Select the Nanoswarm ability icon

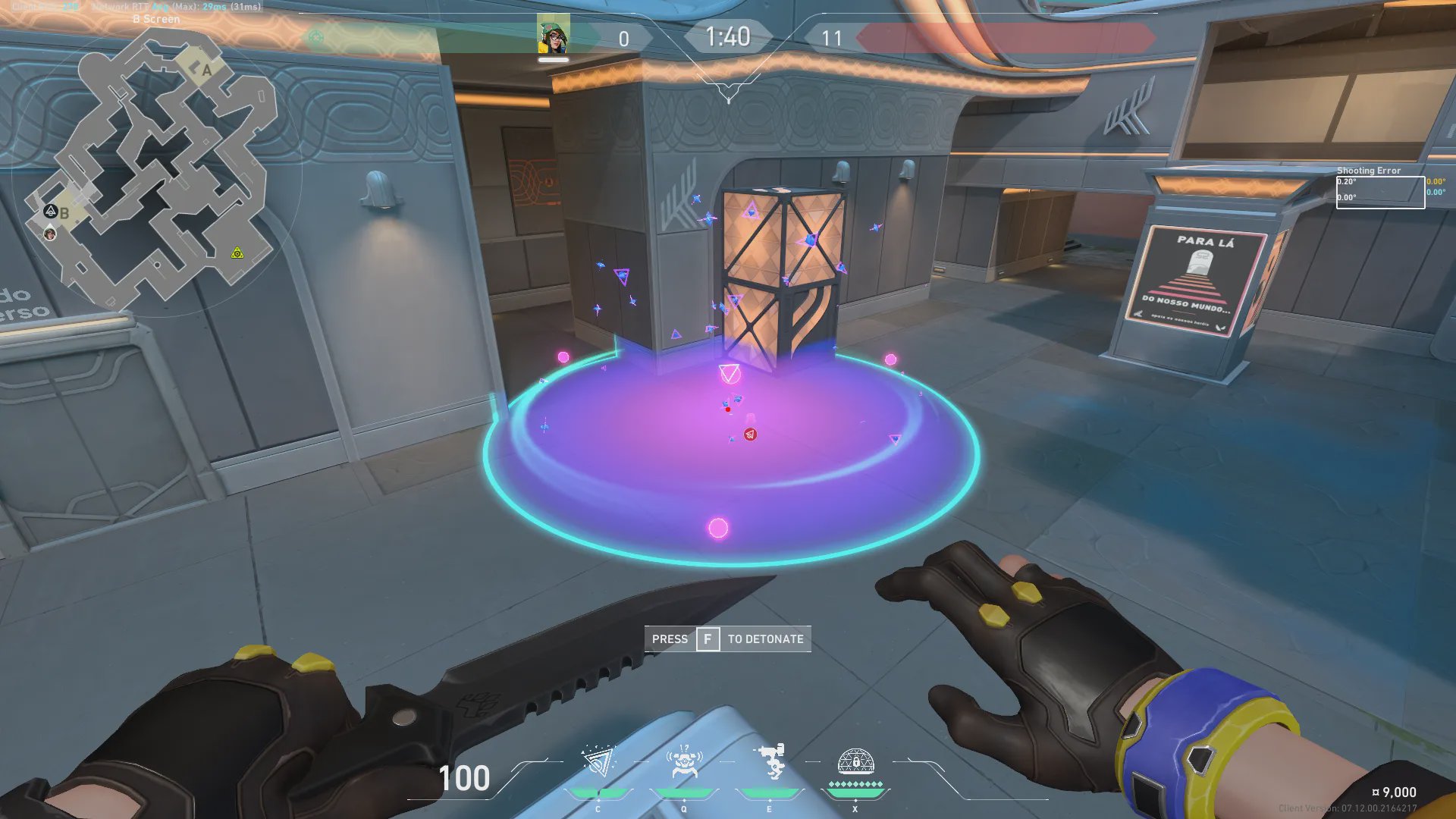pos(598,762)
